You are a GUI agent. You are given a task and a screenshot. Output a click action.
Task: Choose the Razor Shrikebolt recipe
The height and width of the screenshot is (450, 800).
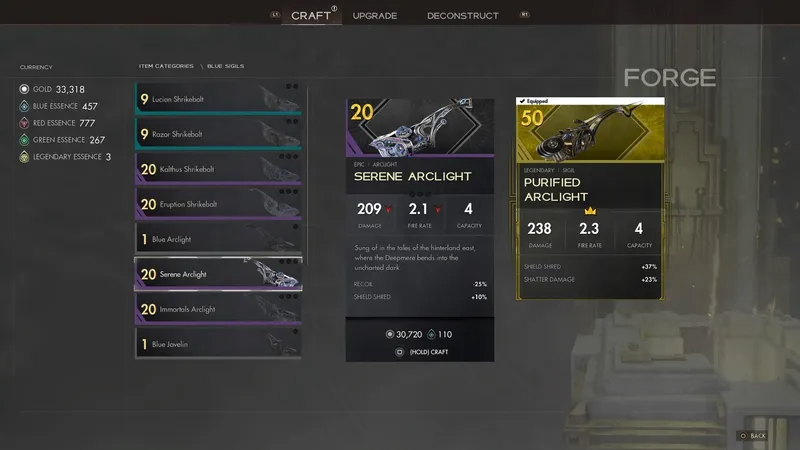coord(220,134)
